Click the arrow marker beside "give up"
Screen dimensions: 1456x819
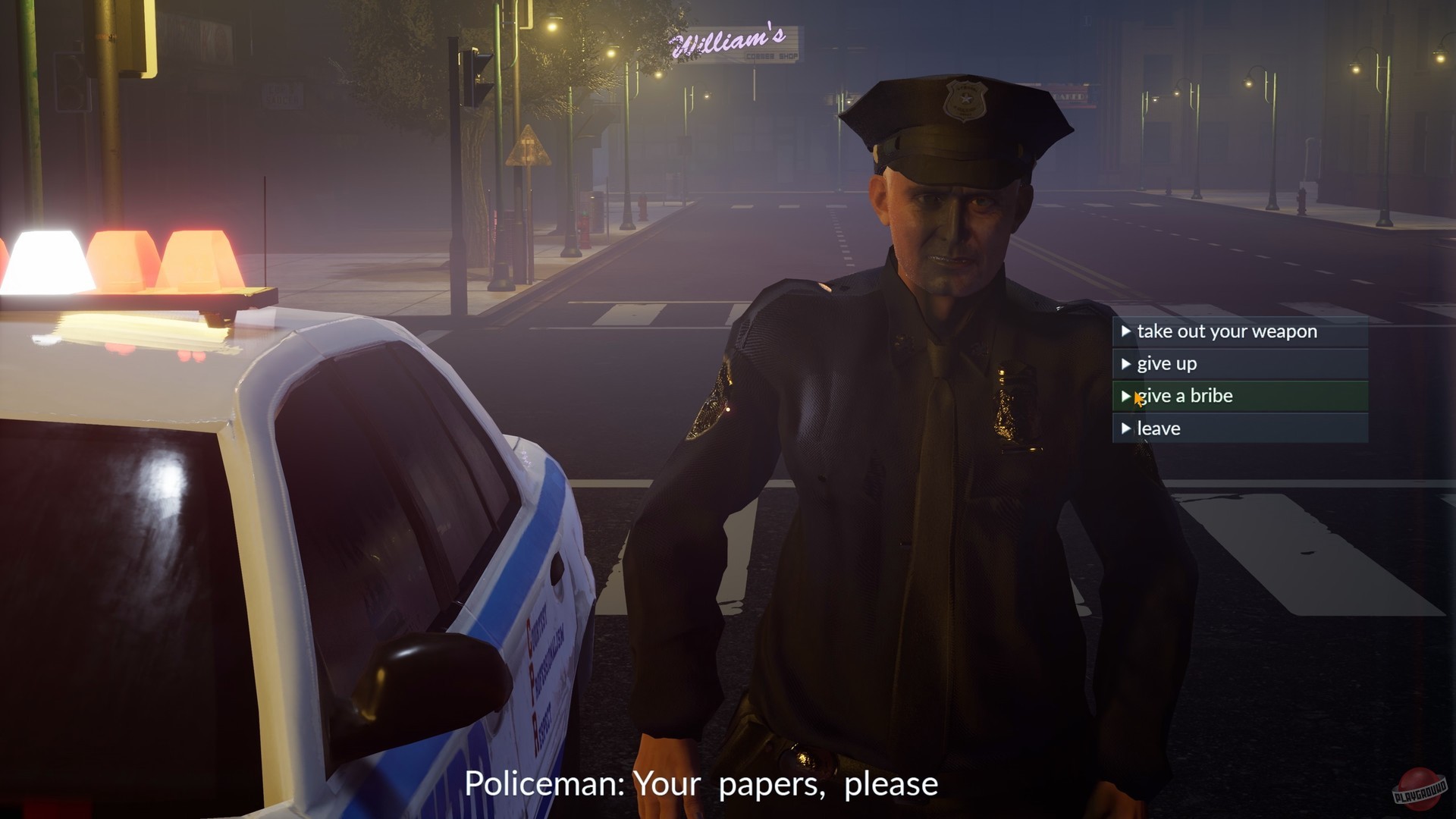coord(1125,363)
